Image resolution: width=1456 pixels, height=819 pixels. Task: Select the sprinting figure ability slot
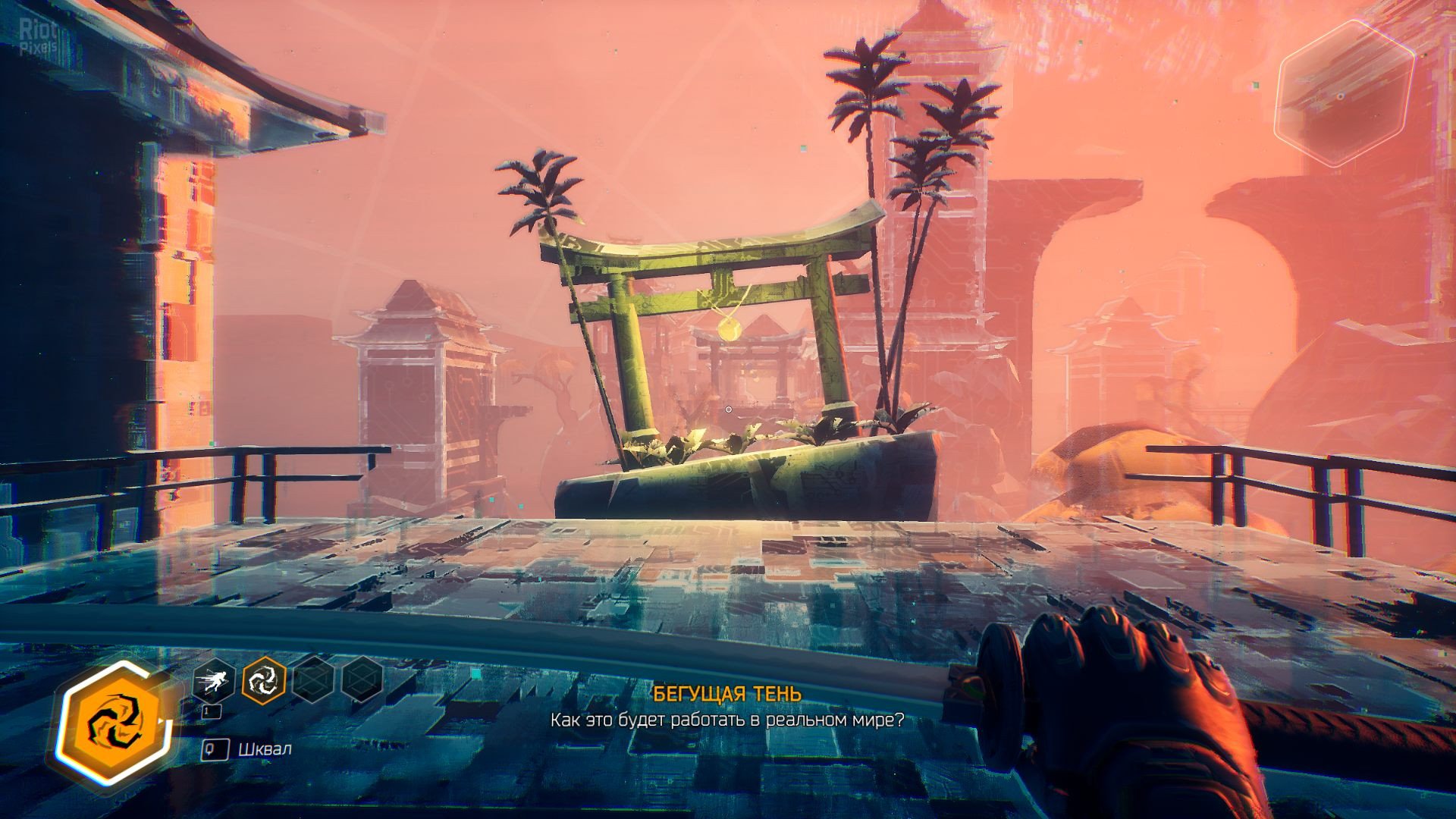[x=214, y=681]
